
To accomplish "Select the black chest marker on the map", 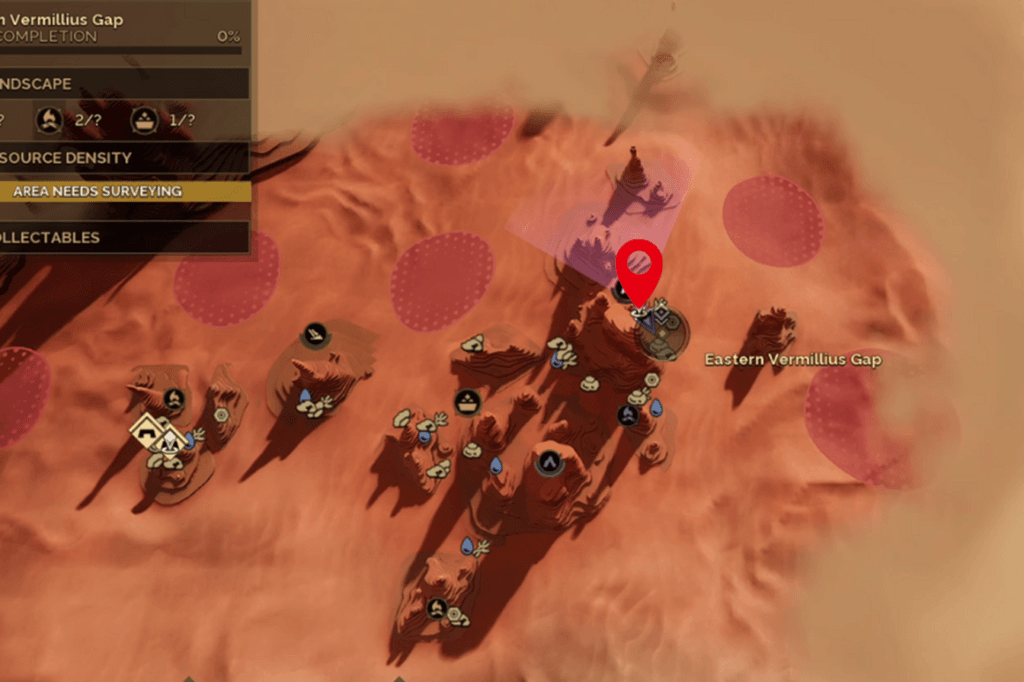I will click(466, 402).
